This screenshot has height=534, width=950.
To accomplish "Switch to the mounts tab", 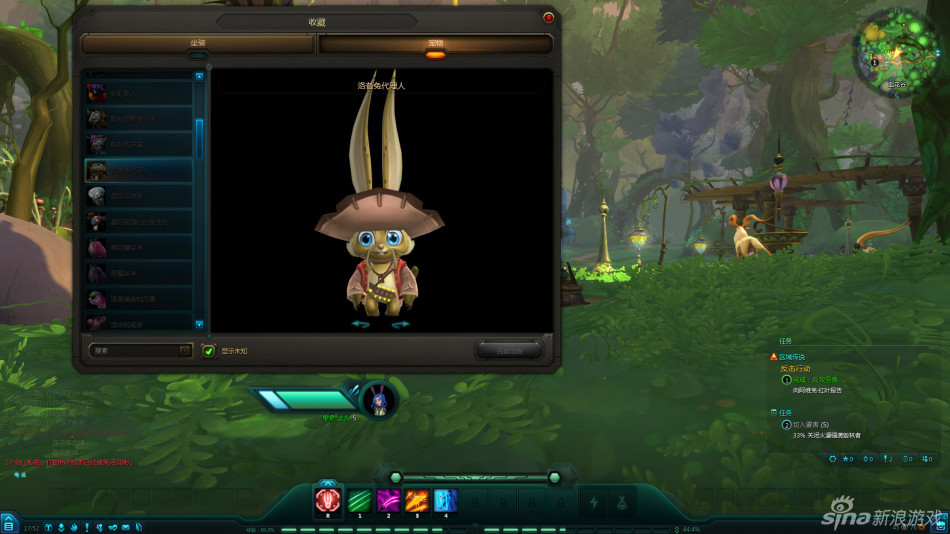I will pos(198,44).
